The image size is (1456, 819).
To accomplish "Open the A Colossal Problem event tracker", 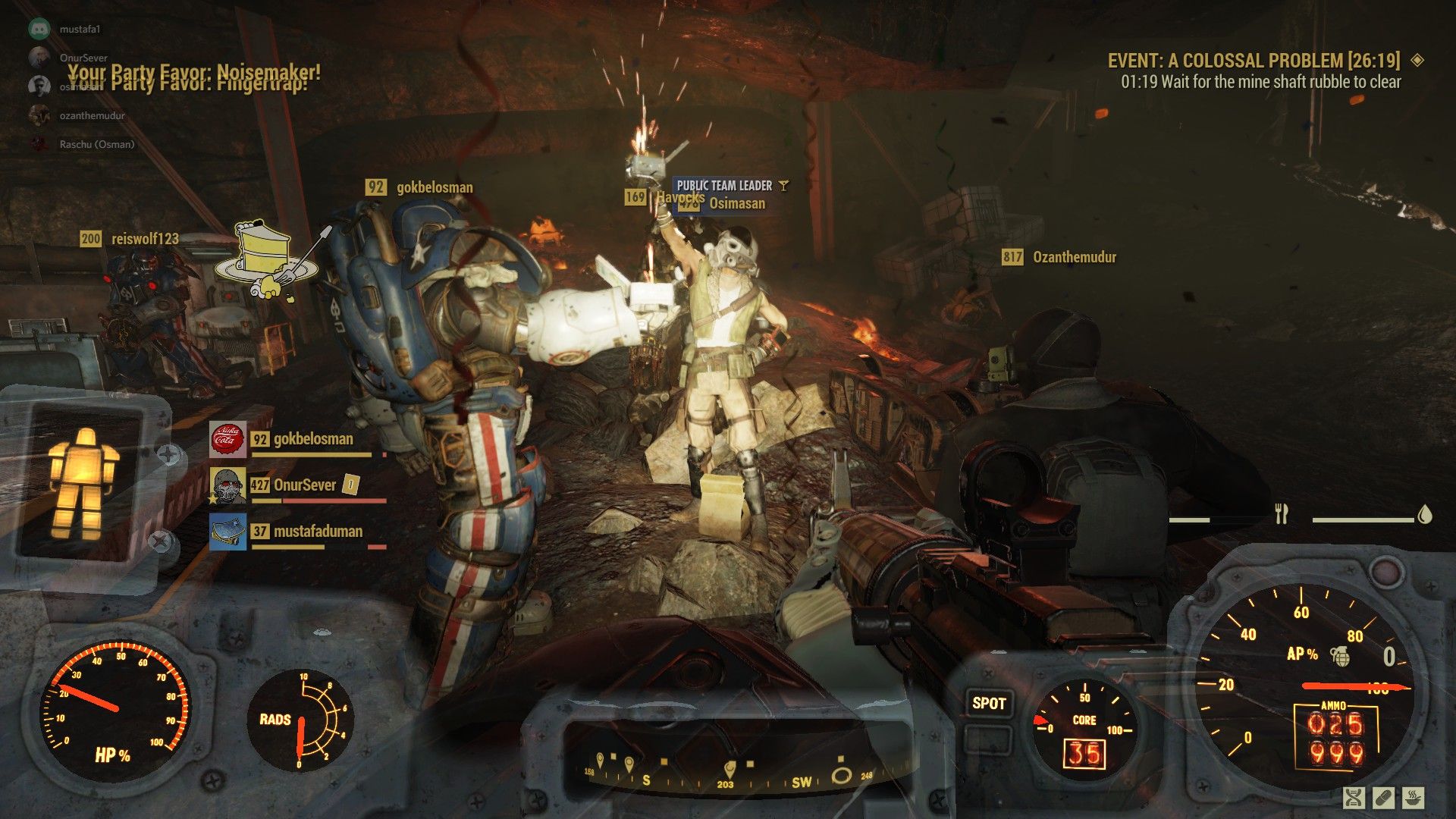I will 1253,61.
